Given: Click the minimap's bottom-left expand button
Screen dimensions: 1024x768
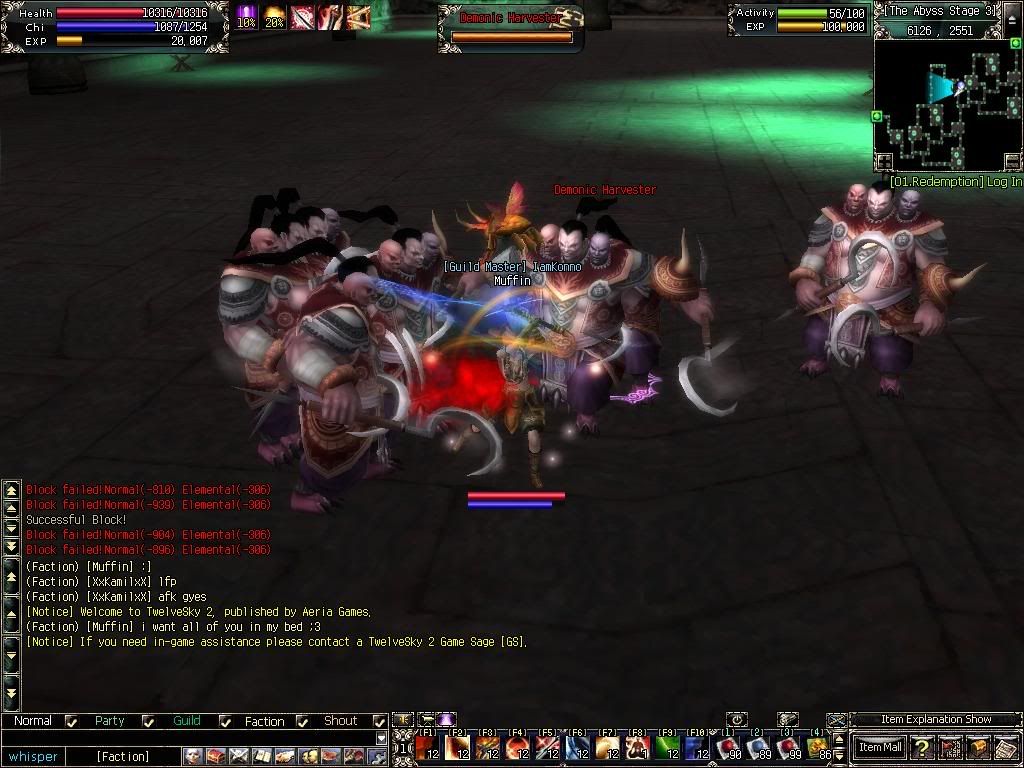Looking at the screenshot, I should 884,161.
